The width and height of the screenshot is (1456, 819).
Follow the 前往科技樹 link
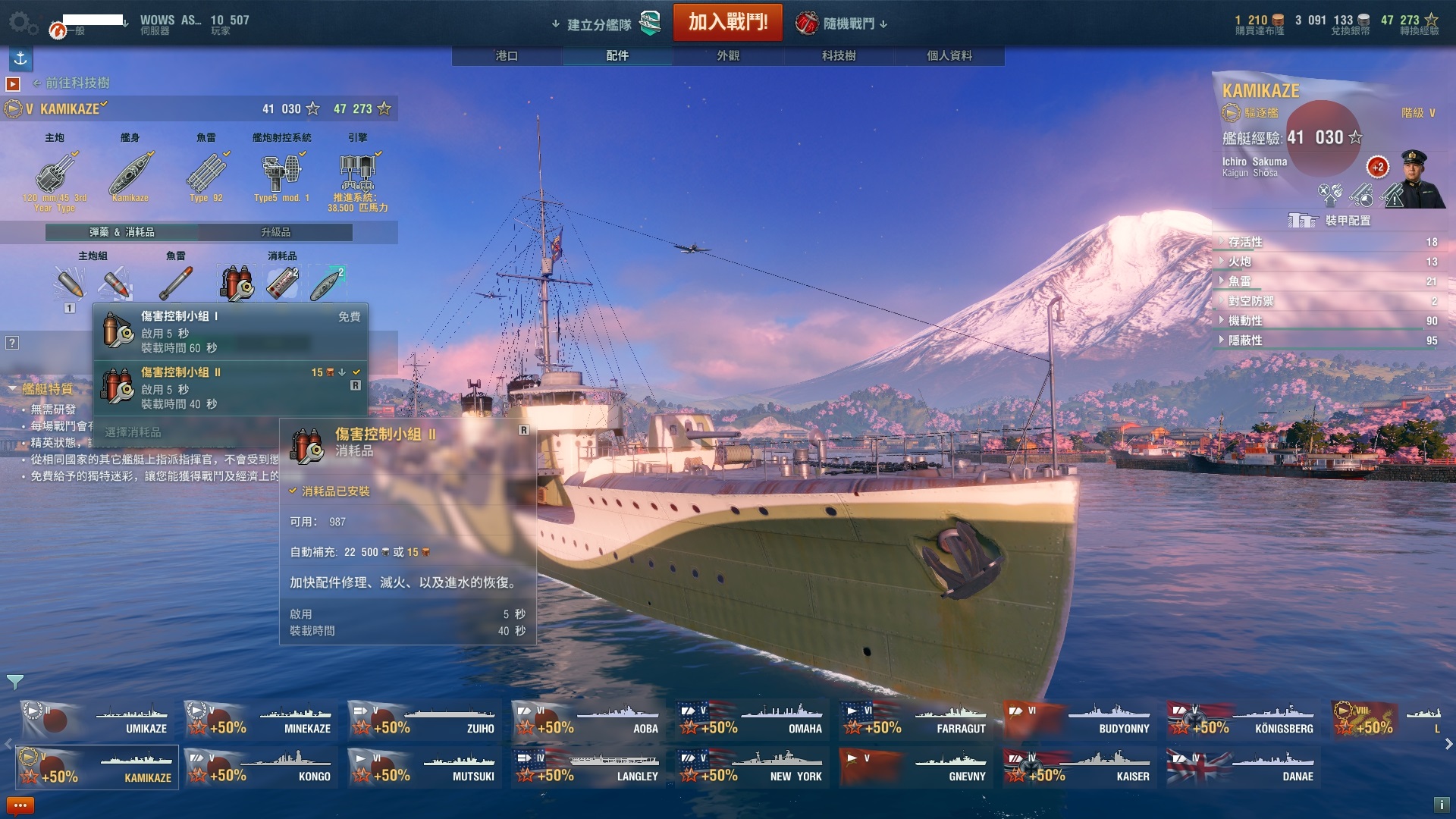point(77,83)
